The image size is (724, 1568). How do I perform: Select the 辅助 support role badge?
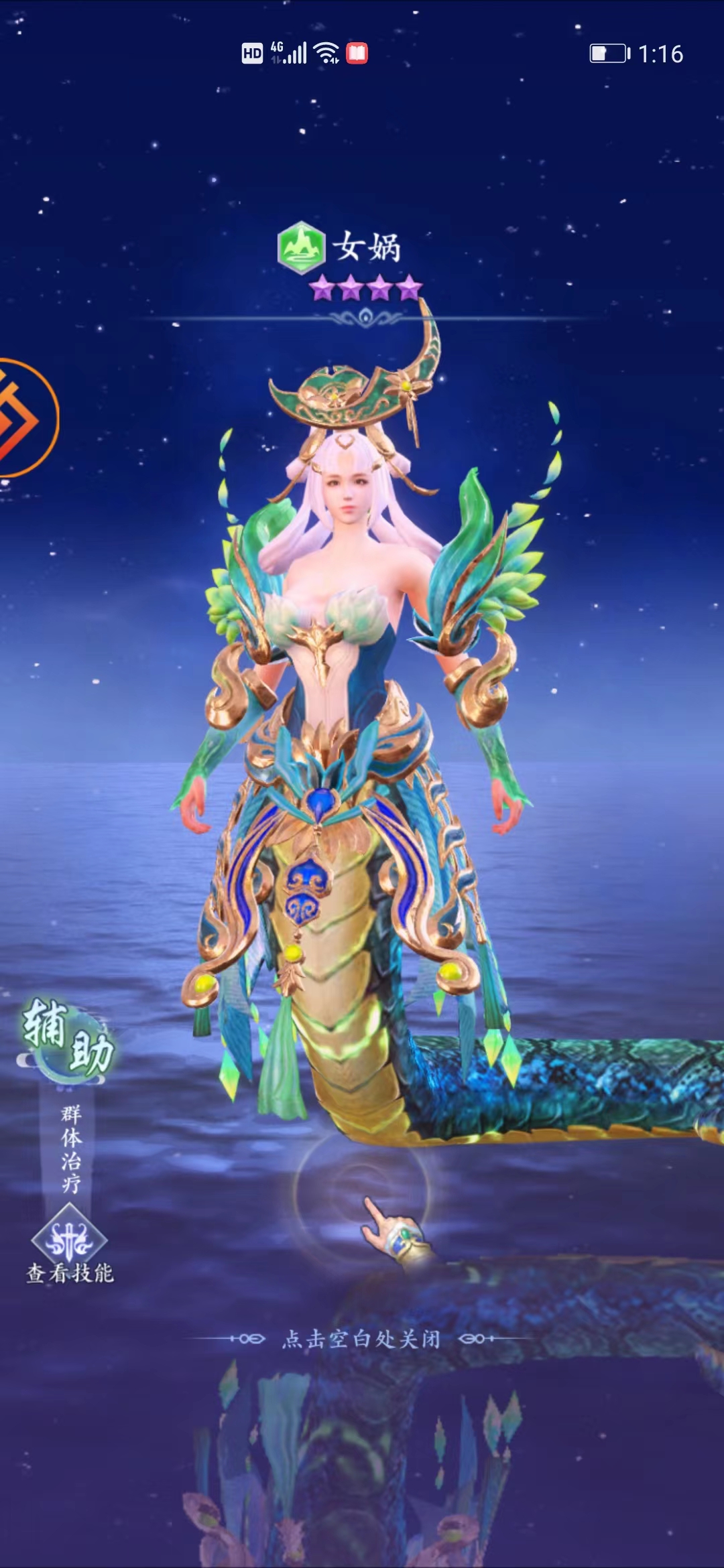tap(68, 1036)
